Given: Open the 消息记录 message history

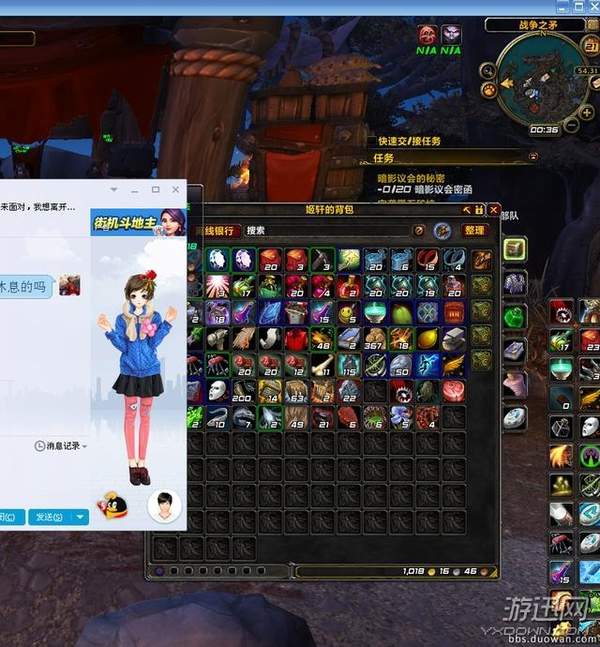Looking at the screenshot, I should (x=61, y=445).
